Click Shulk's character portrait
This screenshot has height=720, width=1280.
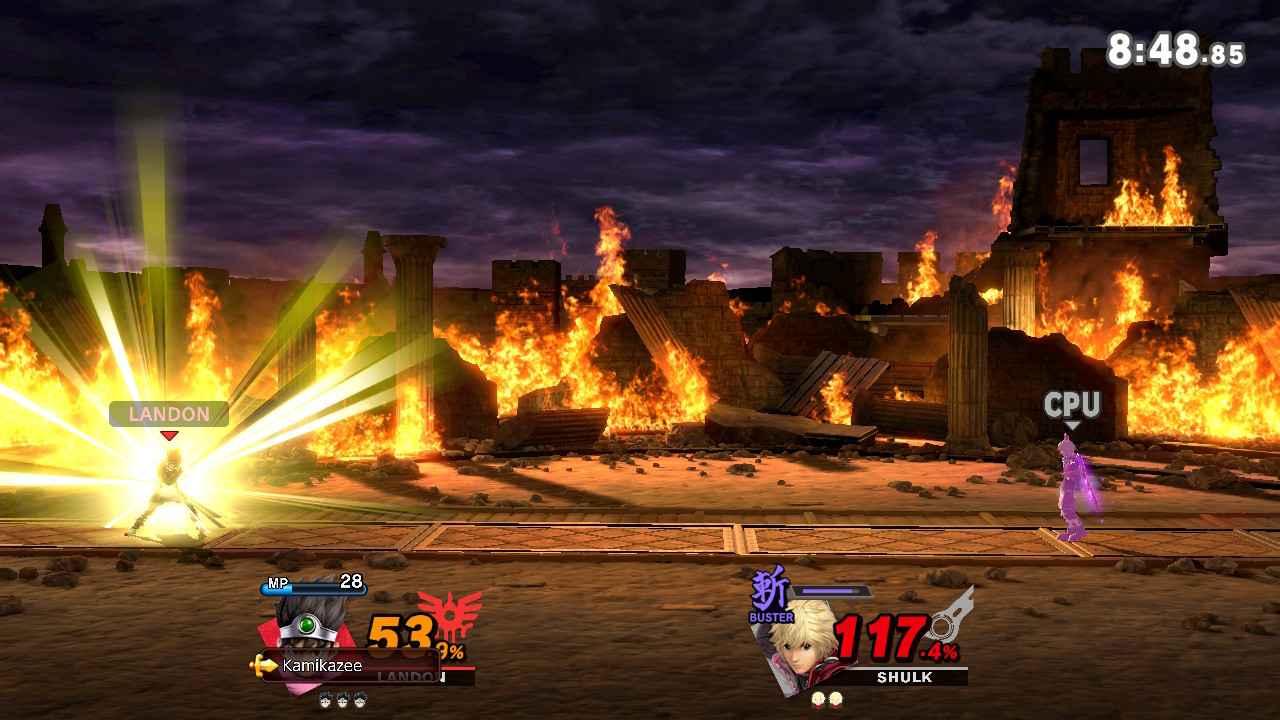[x=800, y=656]
